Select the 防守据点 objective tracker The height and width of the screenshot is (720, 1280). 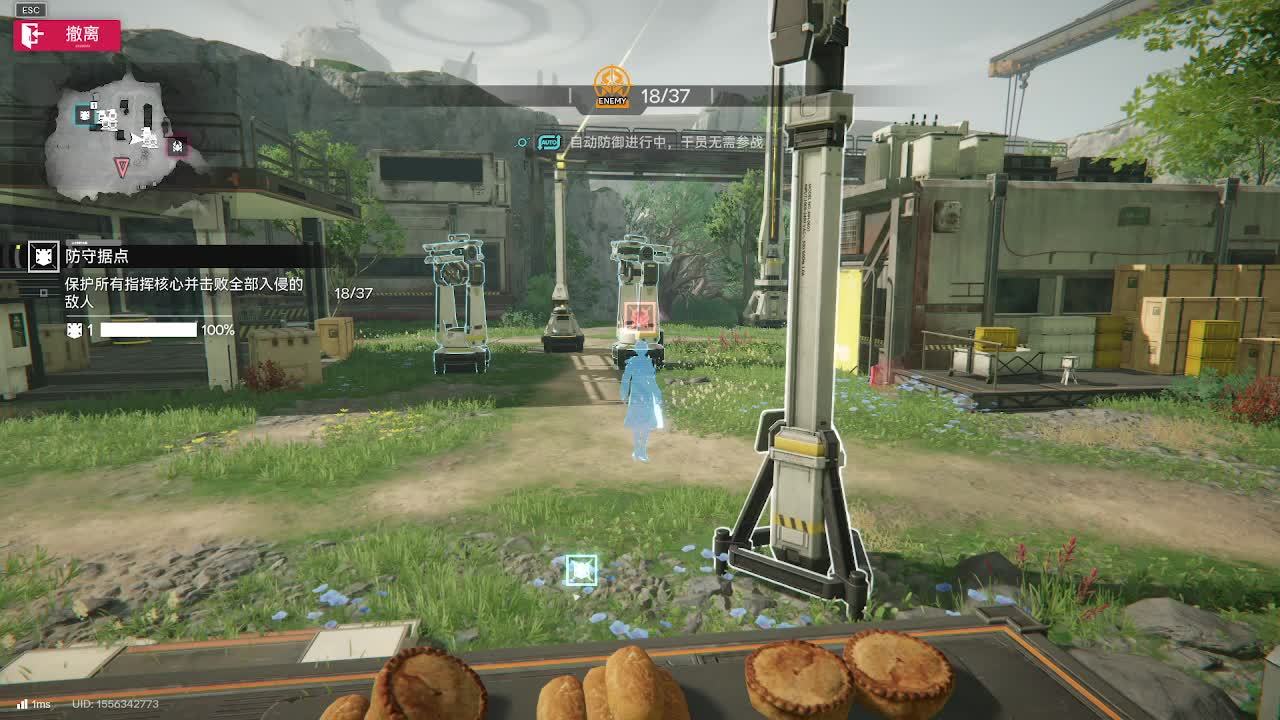click(x=97, y=256)
